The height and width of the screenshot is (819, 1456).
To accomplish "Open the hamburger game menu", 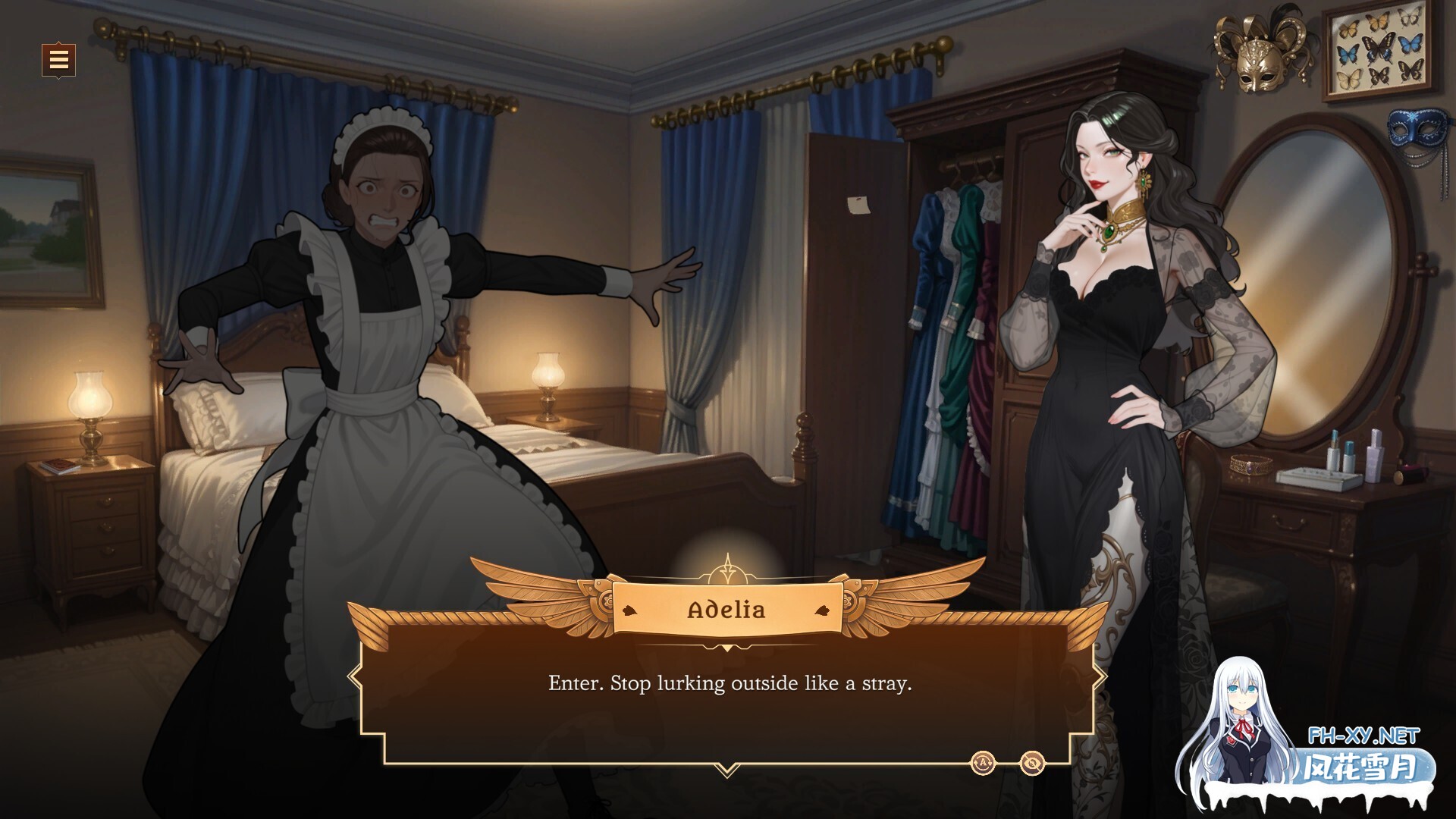I will click(57, 59).
